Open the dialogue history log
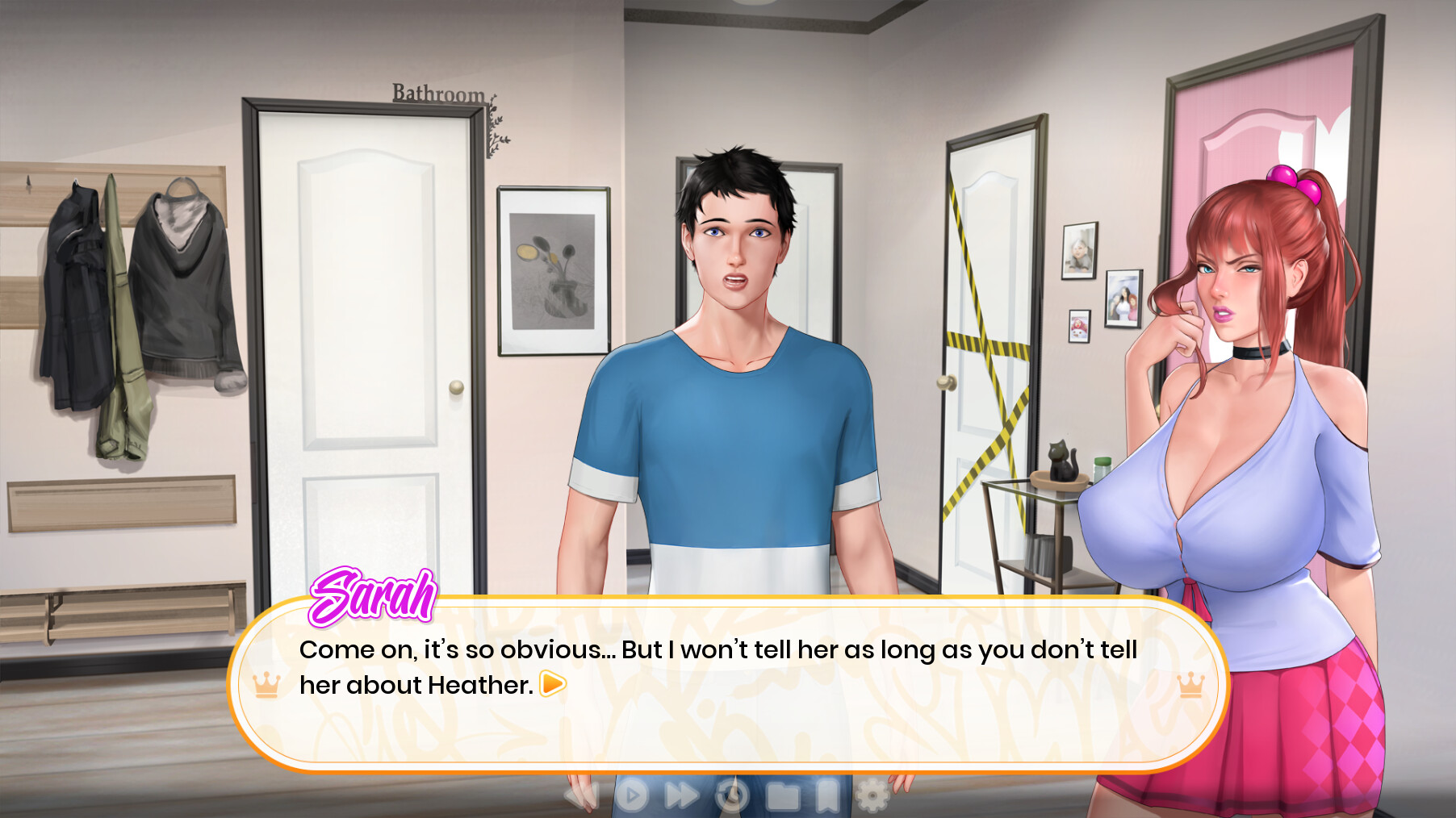This screenshot has height=818, width=1456. (x=733, y=795)
